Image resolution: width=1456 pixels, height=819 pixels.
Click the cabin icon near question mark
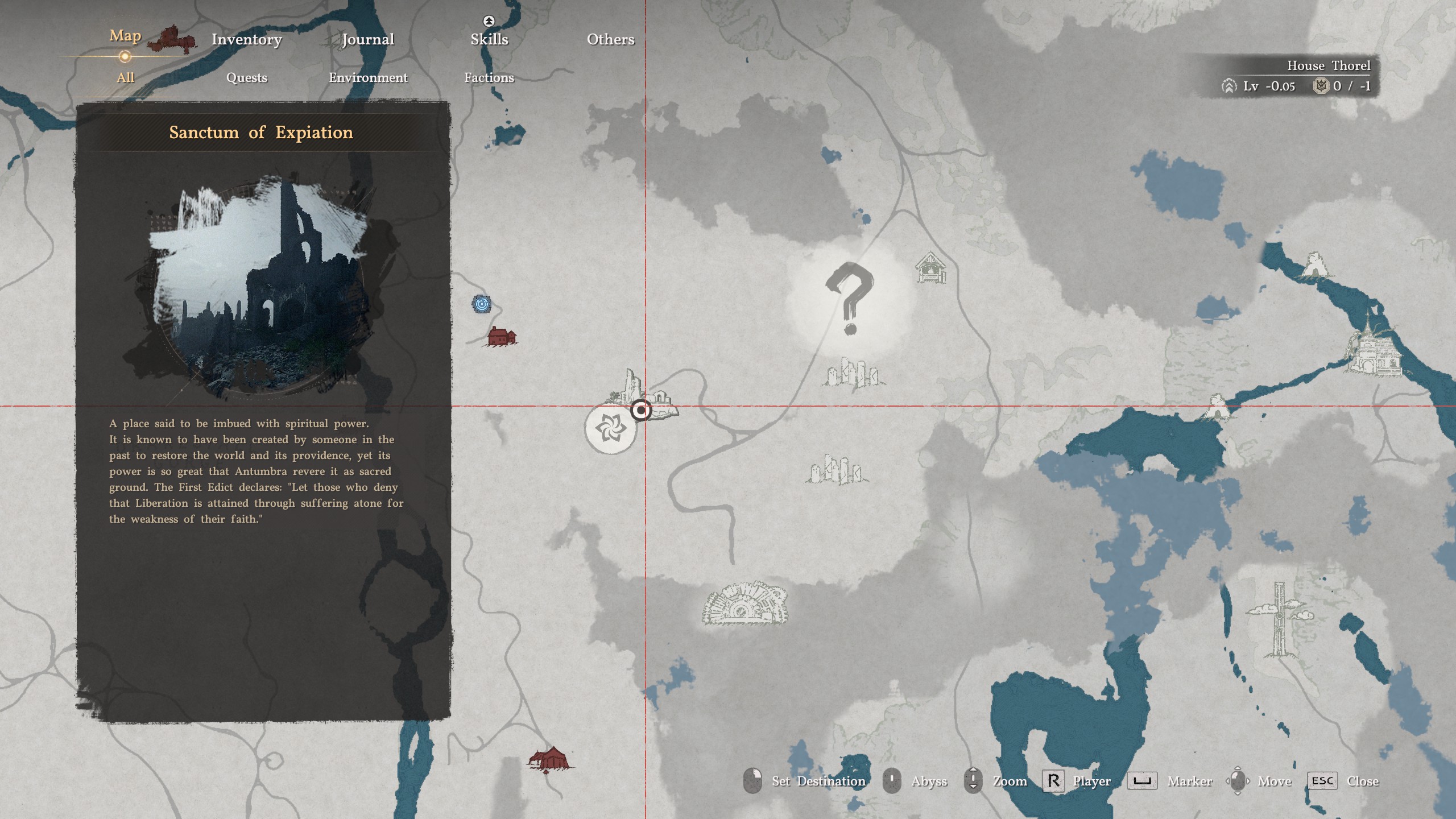[930, 268]
